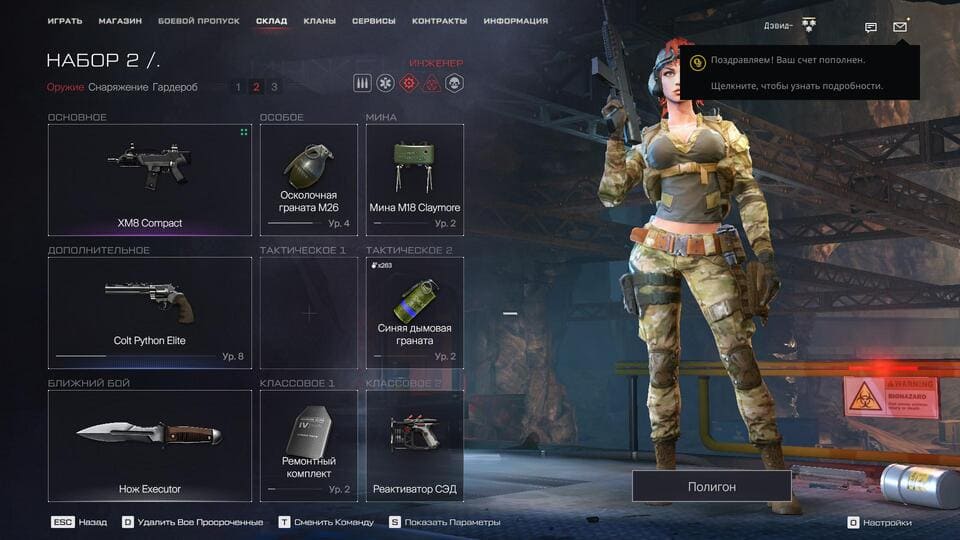Select the medic class icon

point(385,84)
